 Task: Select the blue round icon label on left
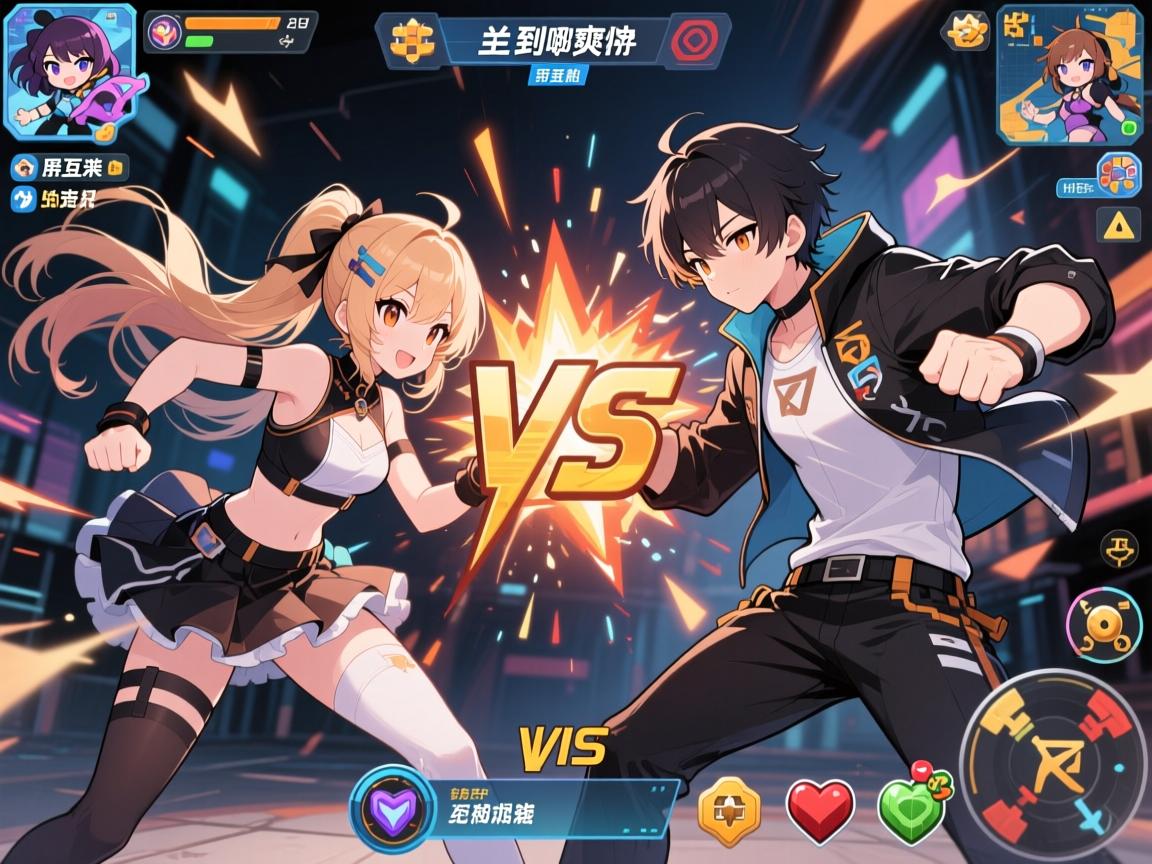[23, 200]
